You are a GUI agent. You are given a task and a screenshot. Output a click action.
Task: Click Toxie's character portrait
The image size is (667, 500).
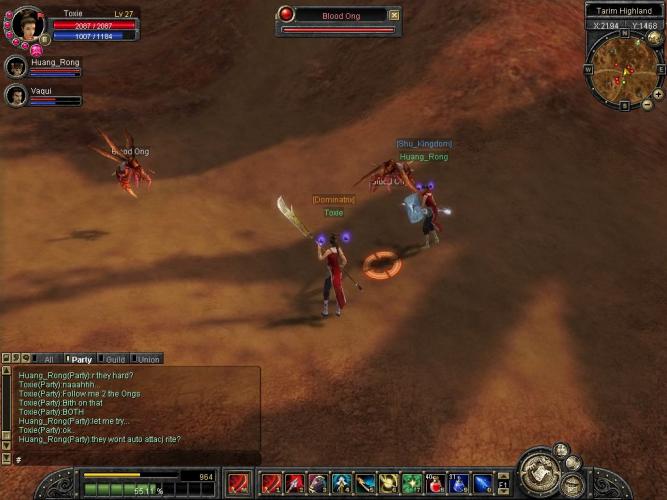27,24
